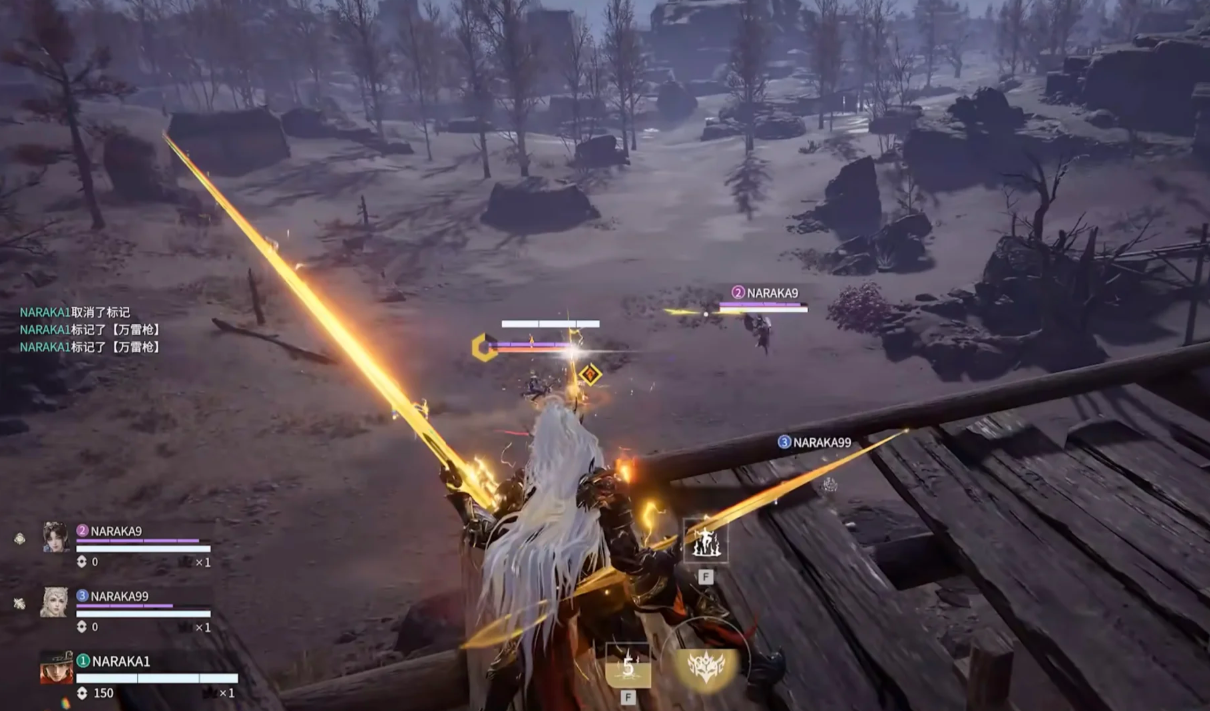Click NARAKA99's floating name tag
This screenshot has width=1210, height=711.
pyautogui.click(x=814, y=442)
